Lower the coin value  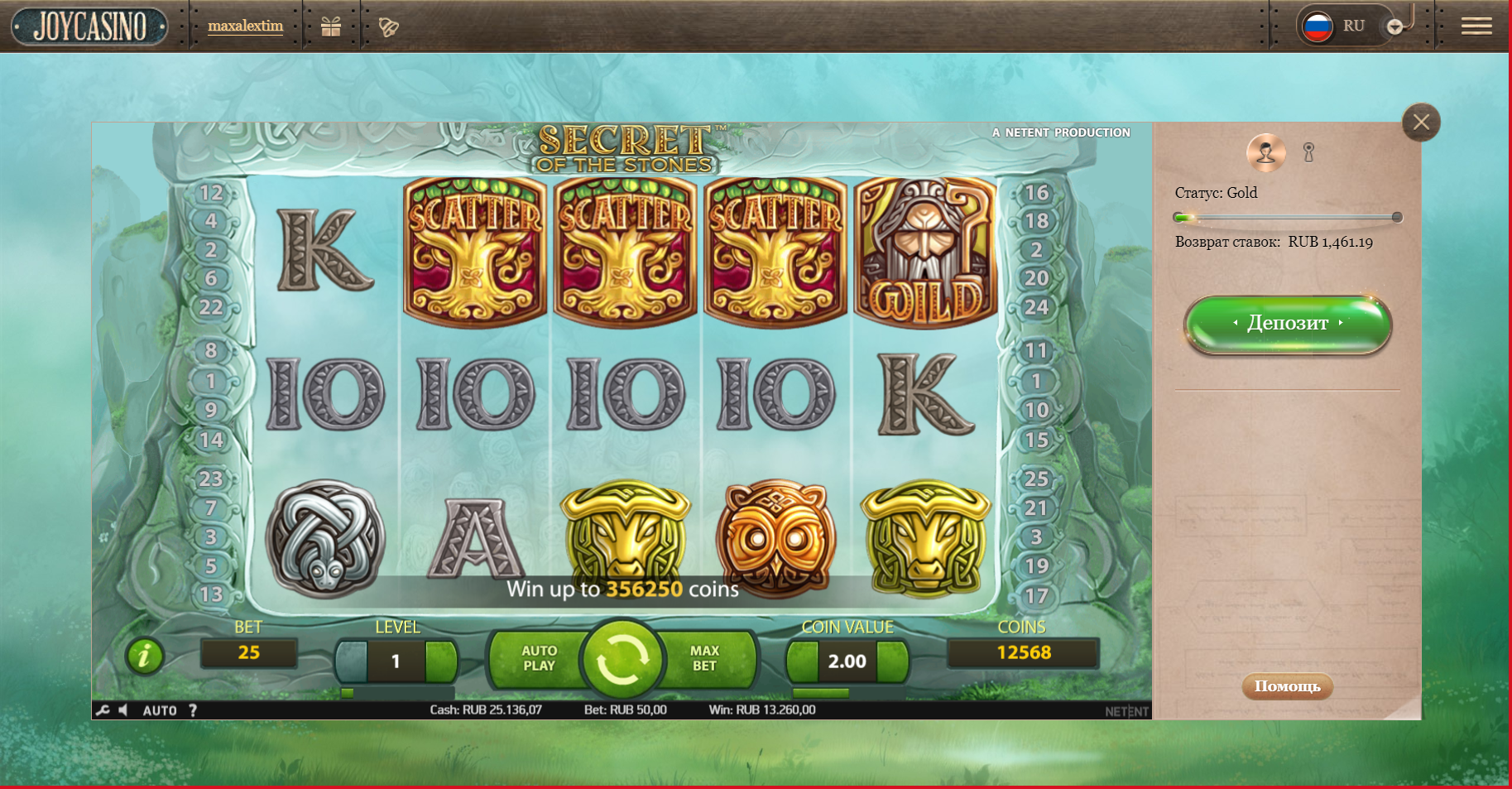tap(802, 661)
